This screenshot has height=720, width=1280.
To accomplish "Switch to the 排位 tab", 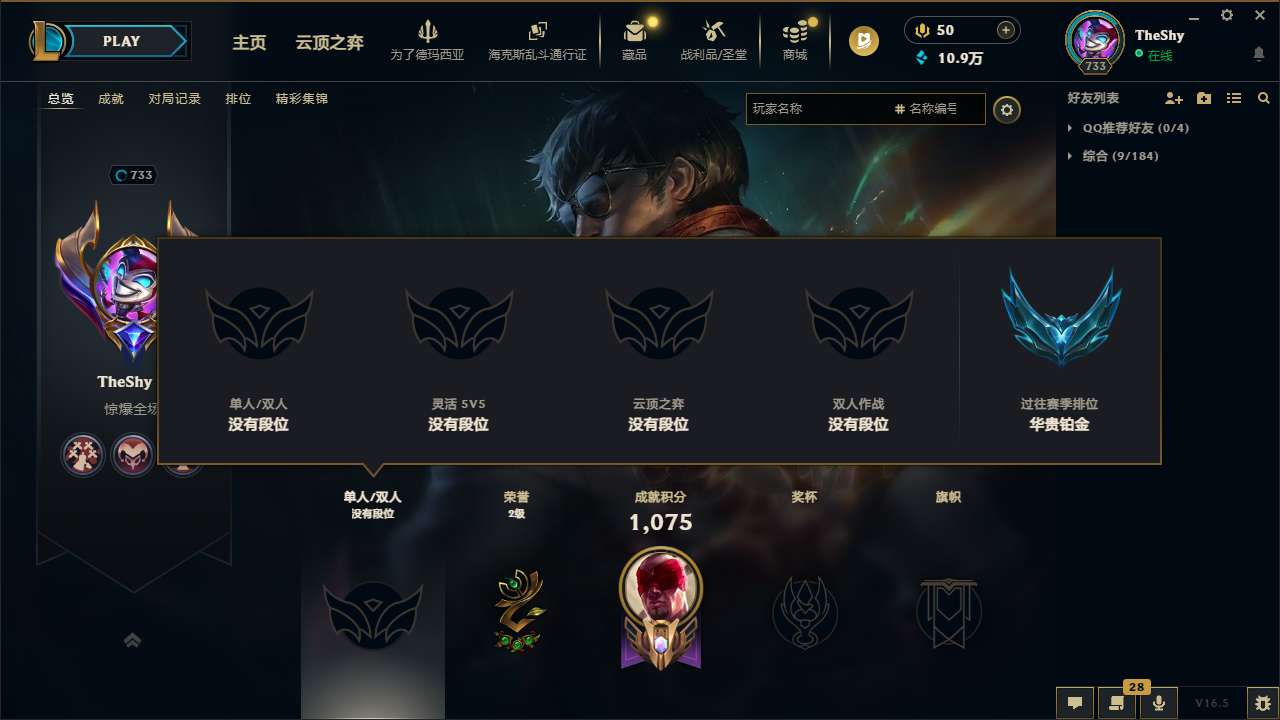I will tap(238, 98).
